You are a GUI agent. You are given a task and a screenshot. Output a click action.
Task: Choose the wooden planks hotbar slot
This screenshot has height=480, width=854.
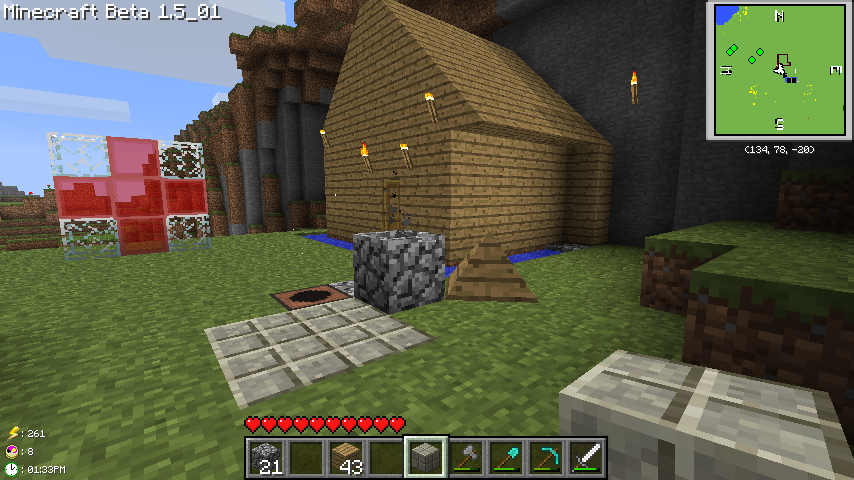tap(346, 457)
